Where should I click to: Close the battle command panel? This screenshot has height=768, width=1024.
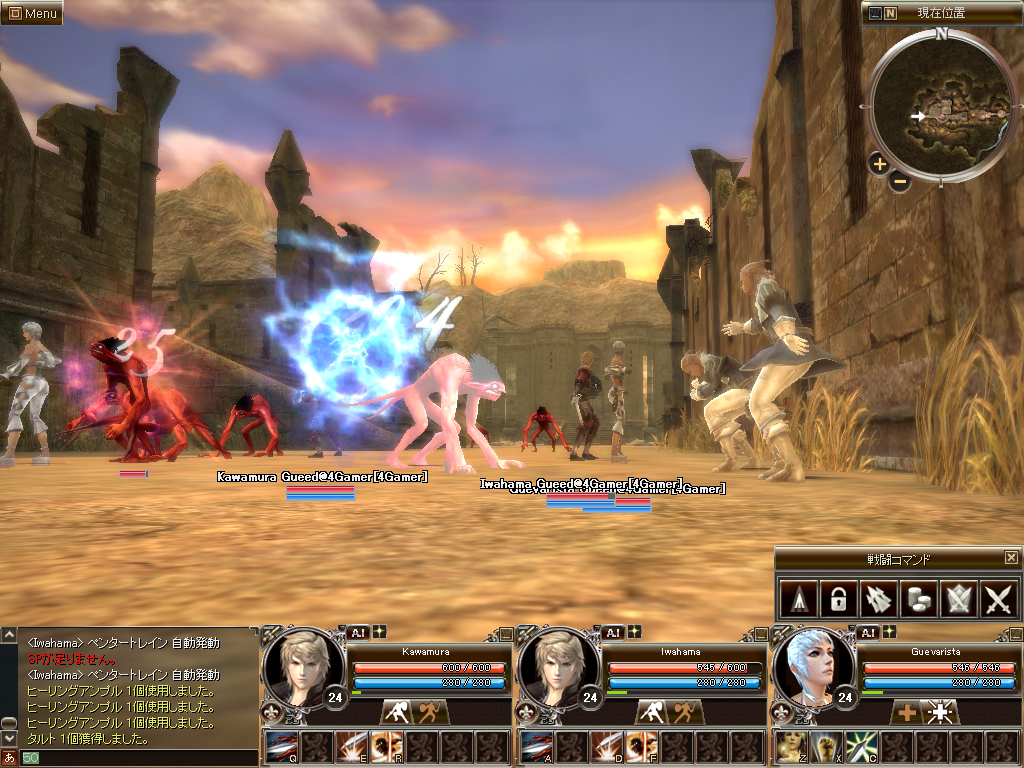point(1011,558)
